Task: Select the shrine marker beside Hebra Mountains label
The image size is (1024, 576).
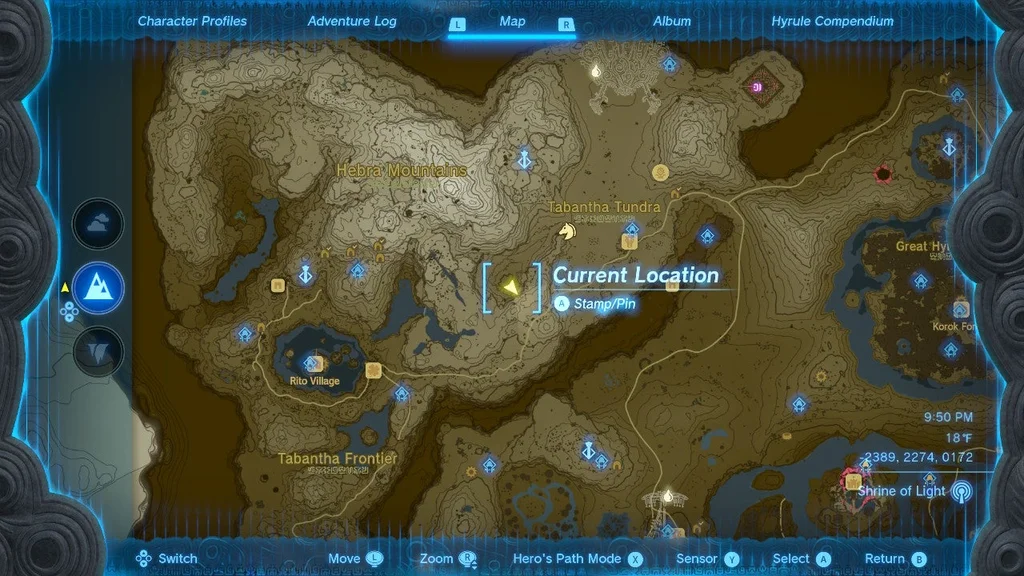Action: [523, 159]
